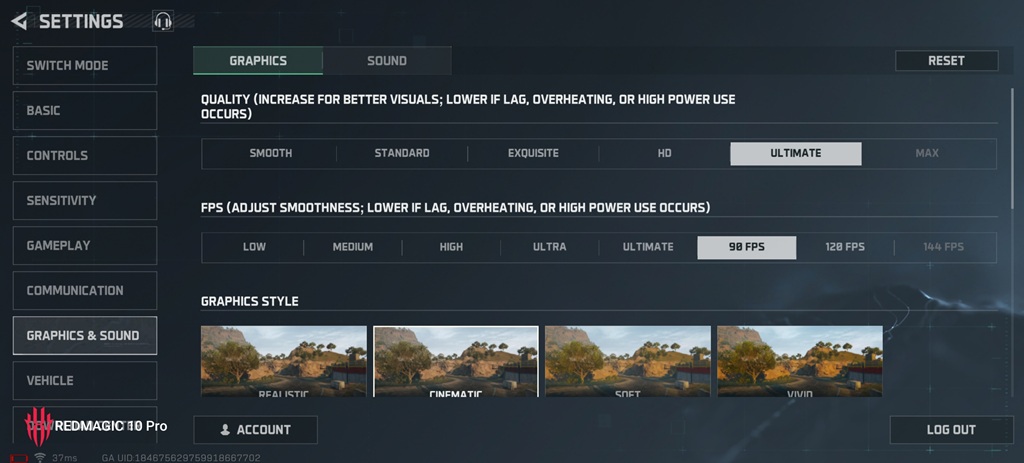This screenshot has width=1024, height=463.
Task: Open Communication settings
Action: click(x=85, y=291)
